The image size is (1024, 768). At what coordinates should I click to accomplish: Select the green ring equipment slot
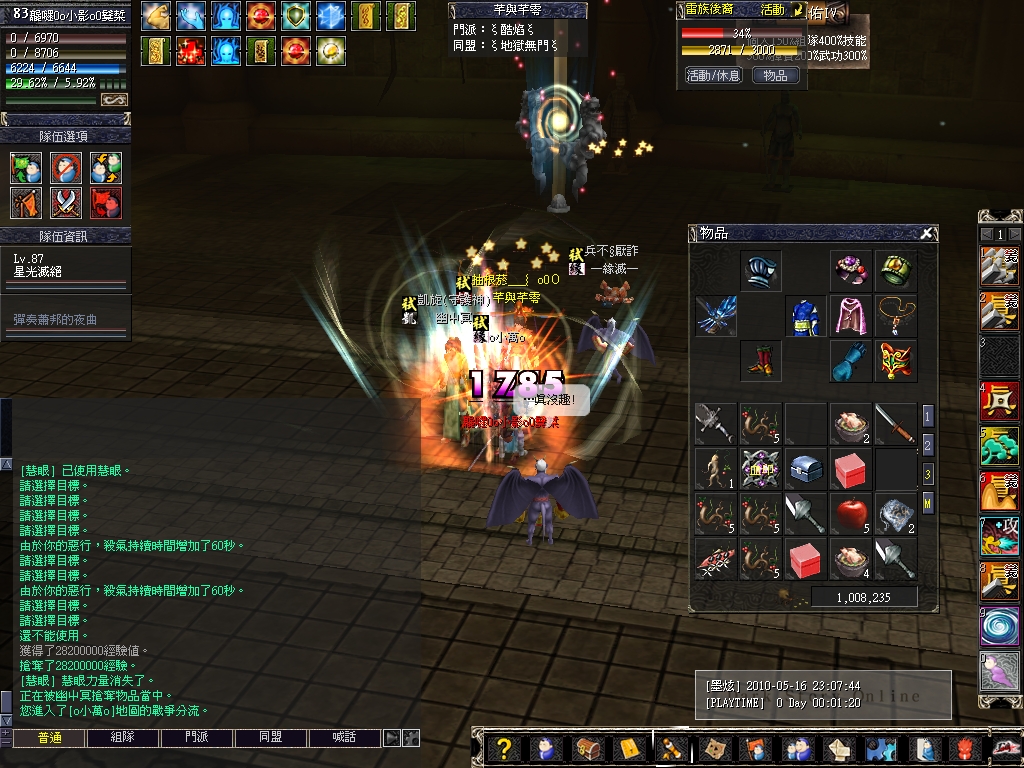[x=895, y=271]
